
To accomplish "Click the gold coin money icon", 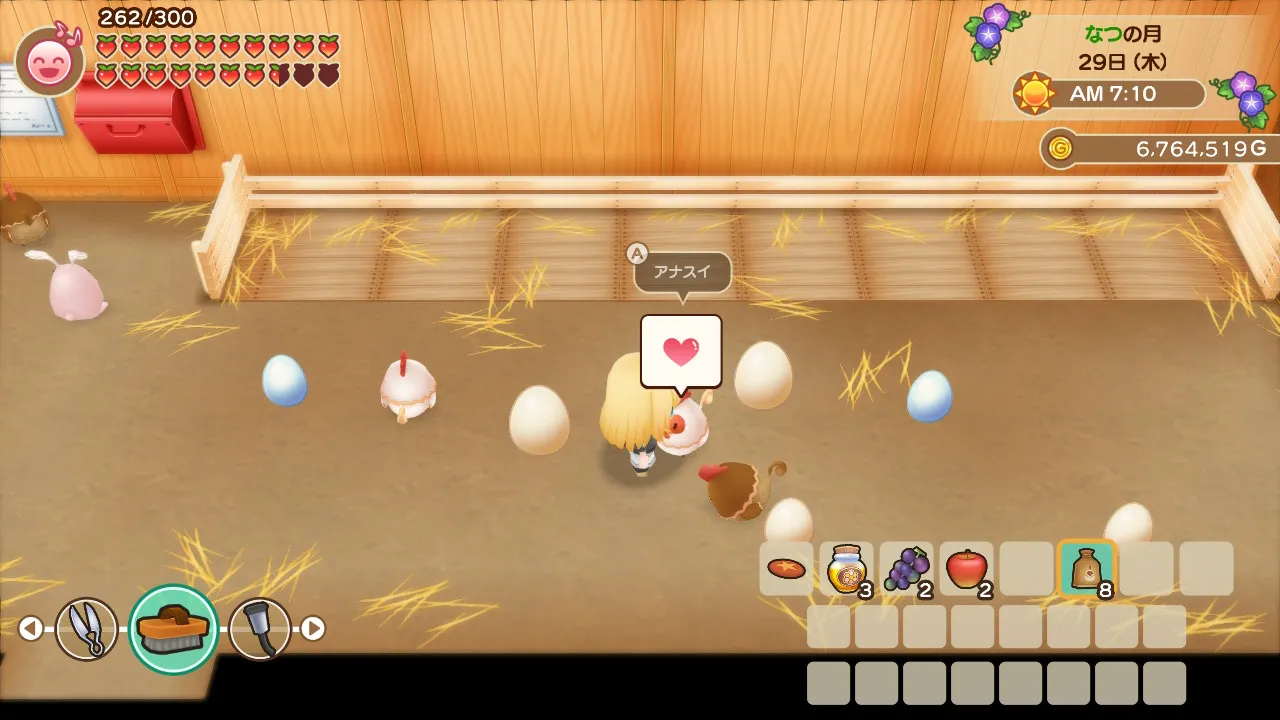I will click(x=1060, y=149).
